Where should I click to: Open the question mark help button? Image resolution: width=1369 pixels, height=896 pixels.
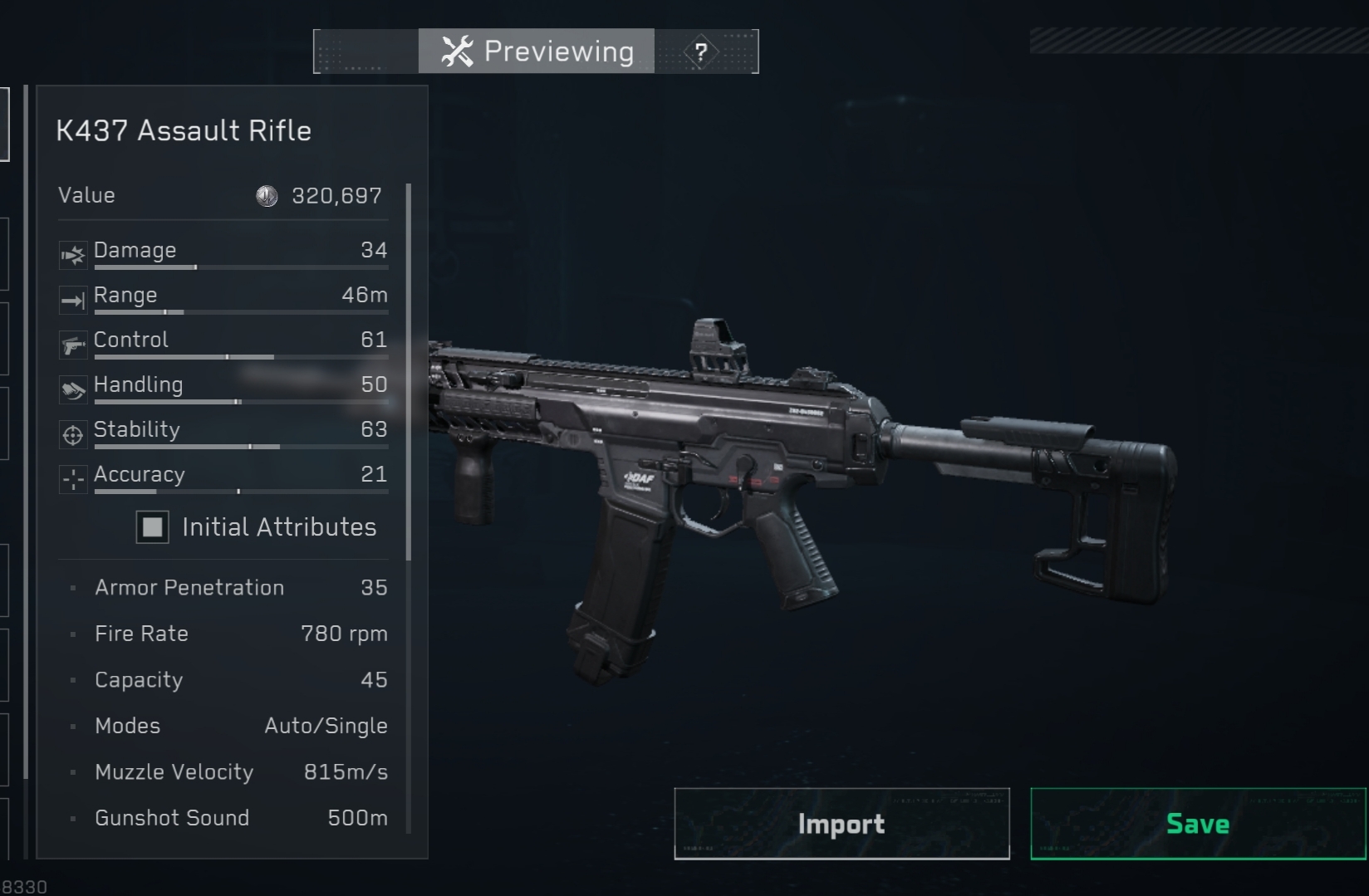[x=701, y=52]
